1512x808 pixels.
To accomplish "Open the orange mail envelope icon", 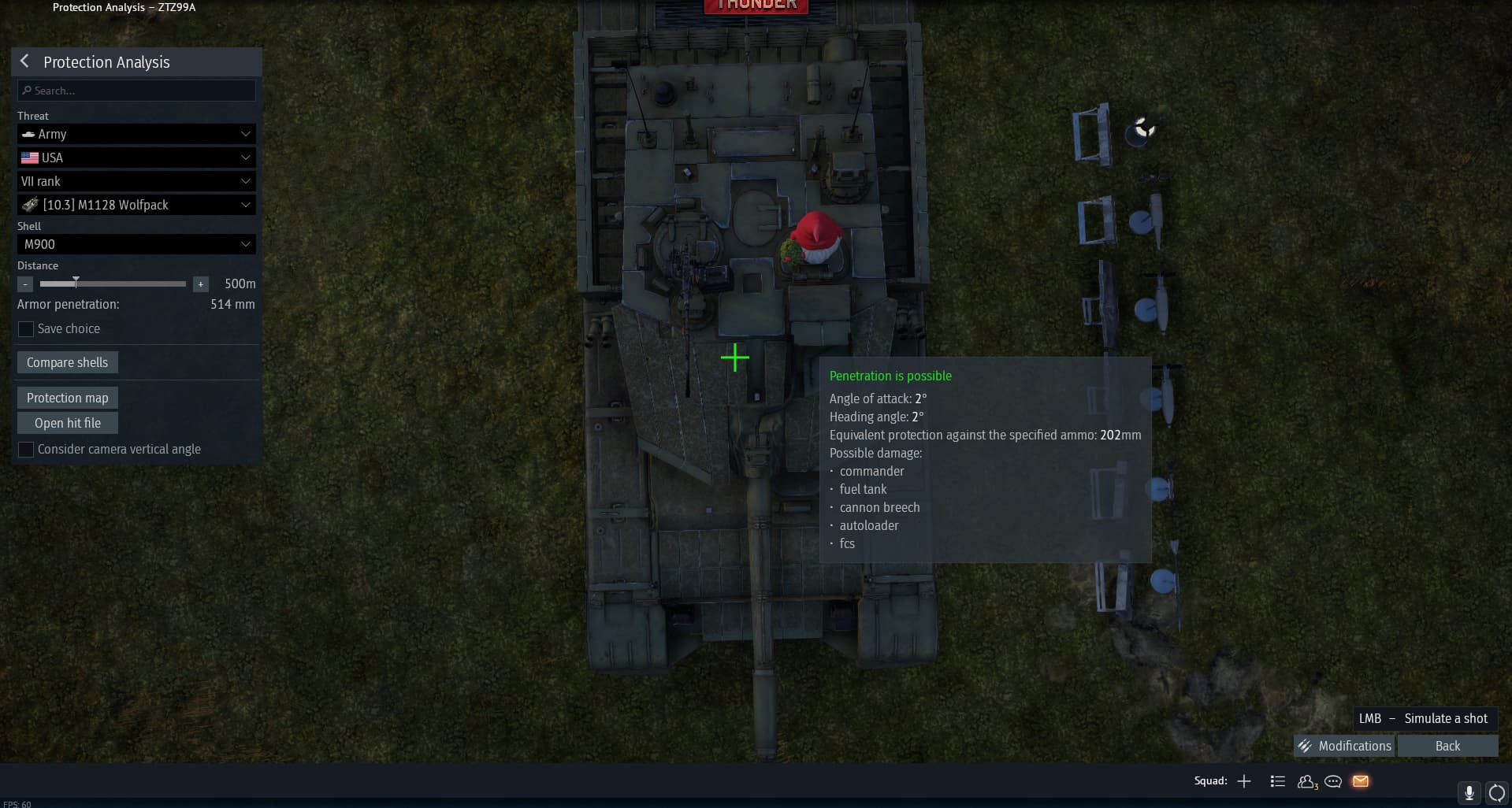I will point(1361,781).
